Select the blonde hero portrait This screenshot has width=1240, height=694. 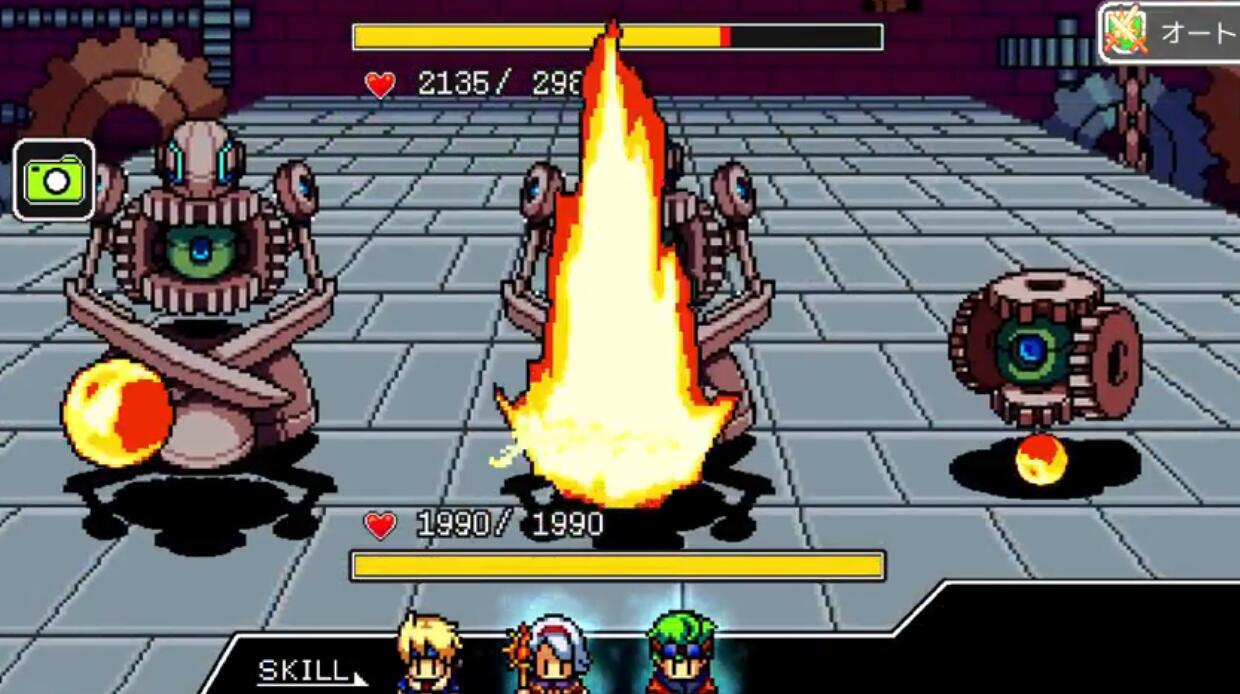click(428, 656)
